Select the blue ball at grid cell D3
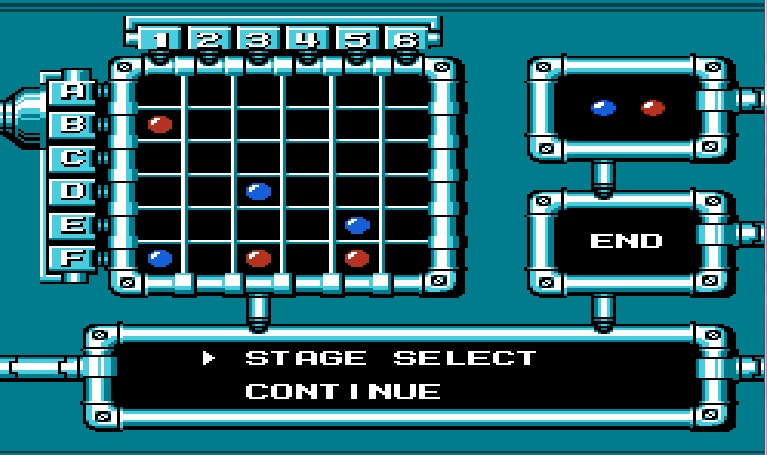 [259, 191]
